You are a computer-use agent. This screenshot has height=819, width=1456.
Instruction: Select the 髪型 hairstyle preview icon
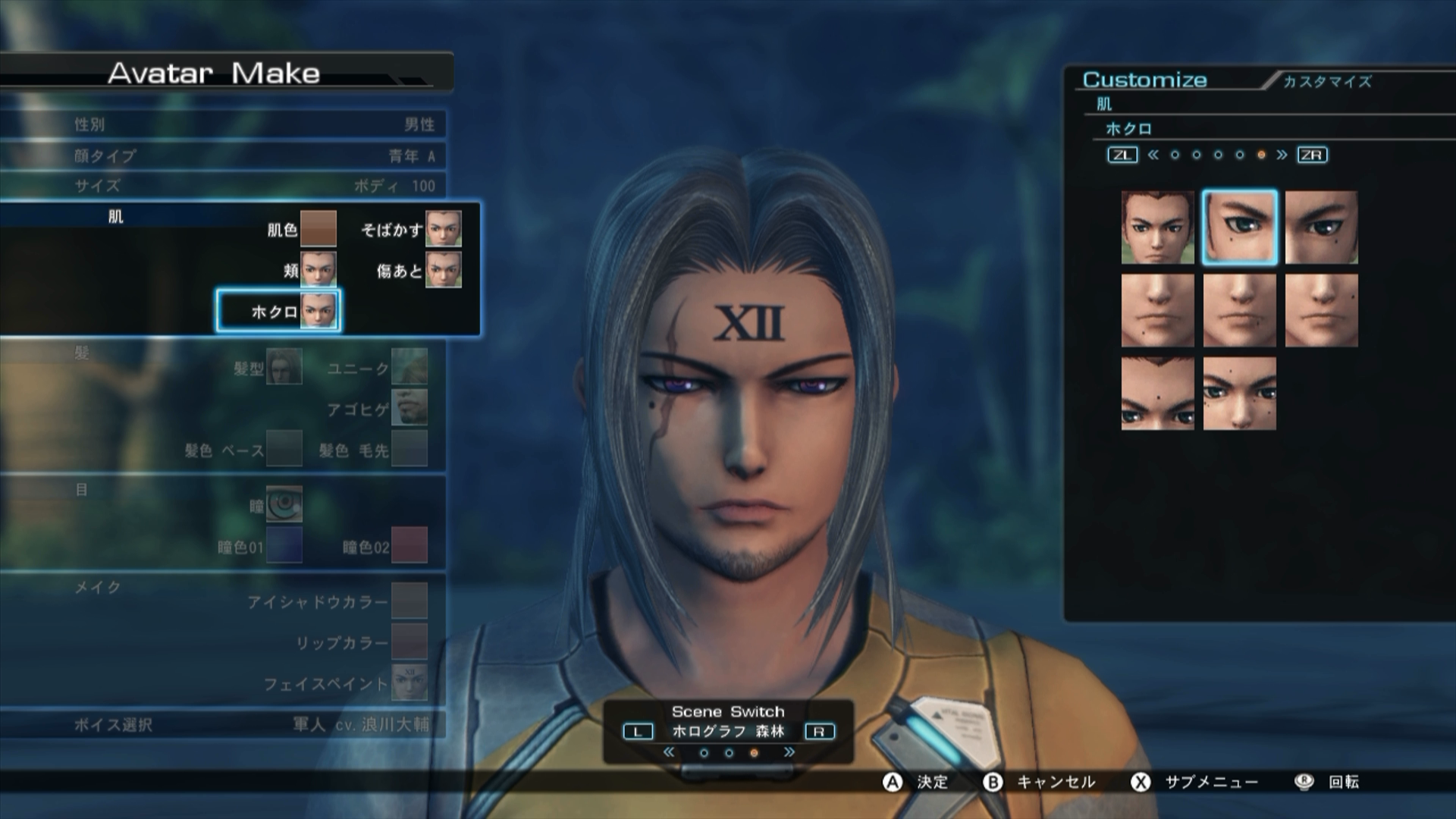(x=286, y=368)
